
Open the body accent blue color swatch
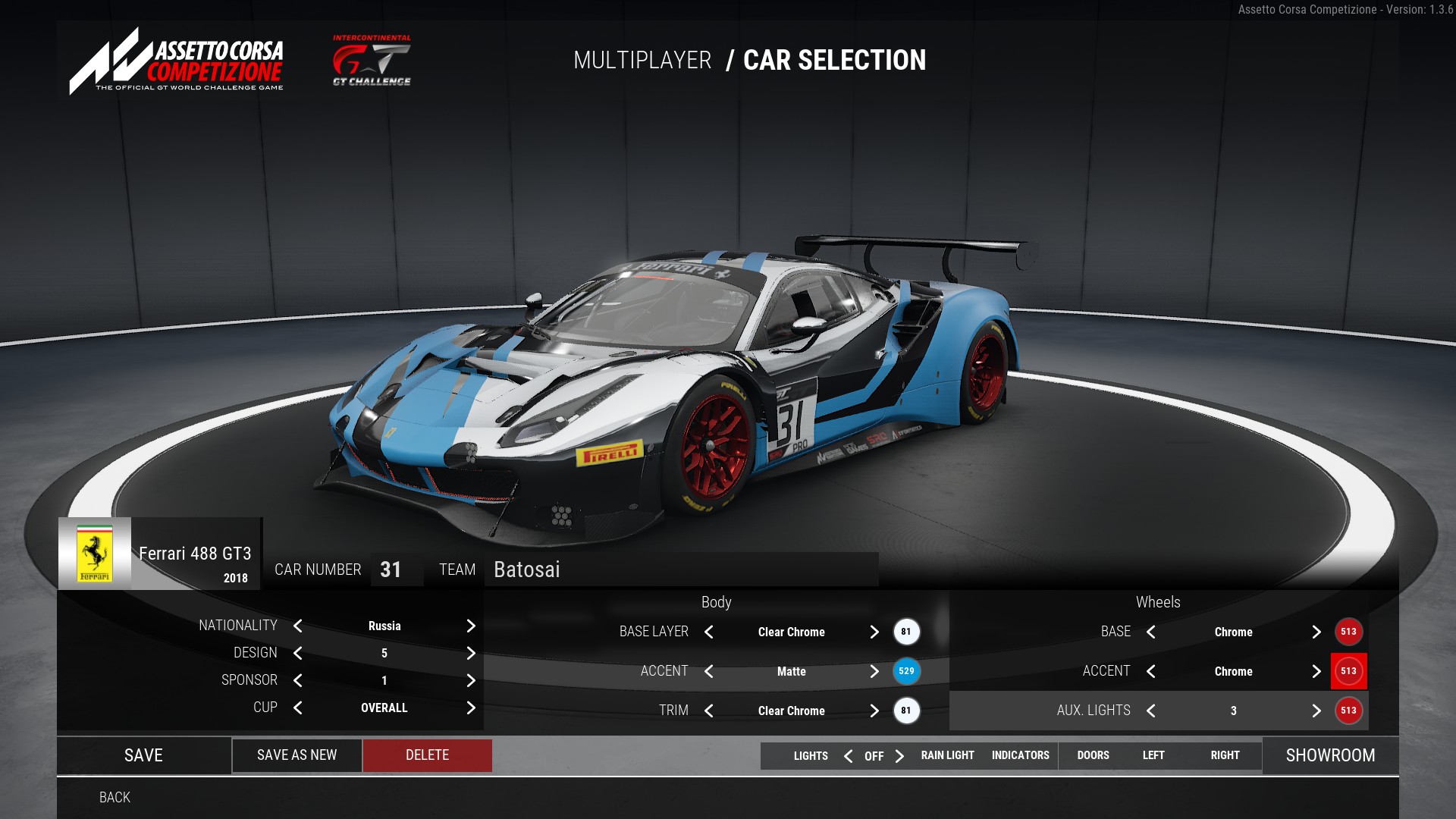click(x=906, y=671)
